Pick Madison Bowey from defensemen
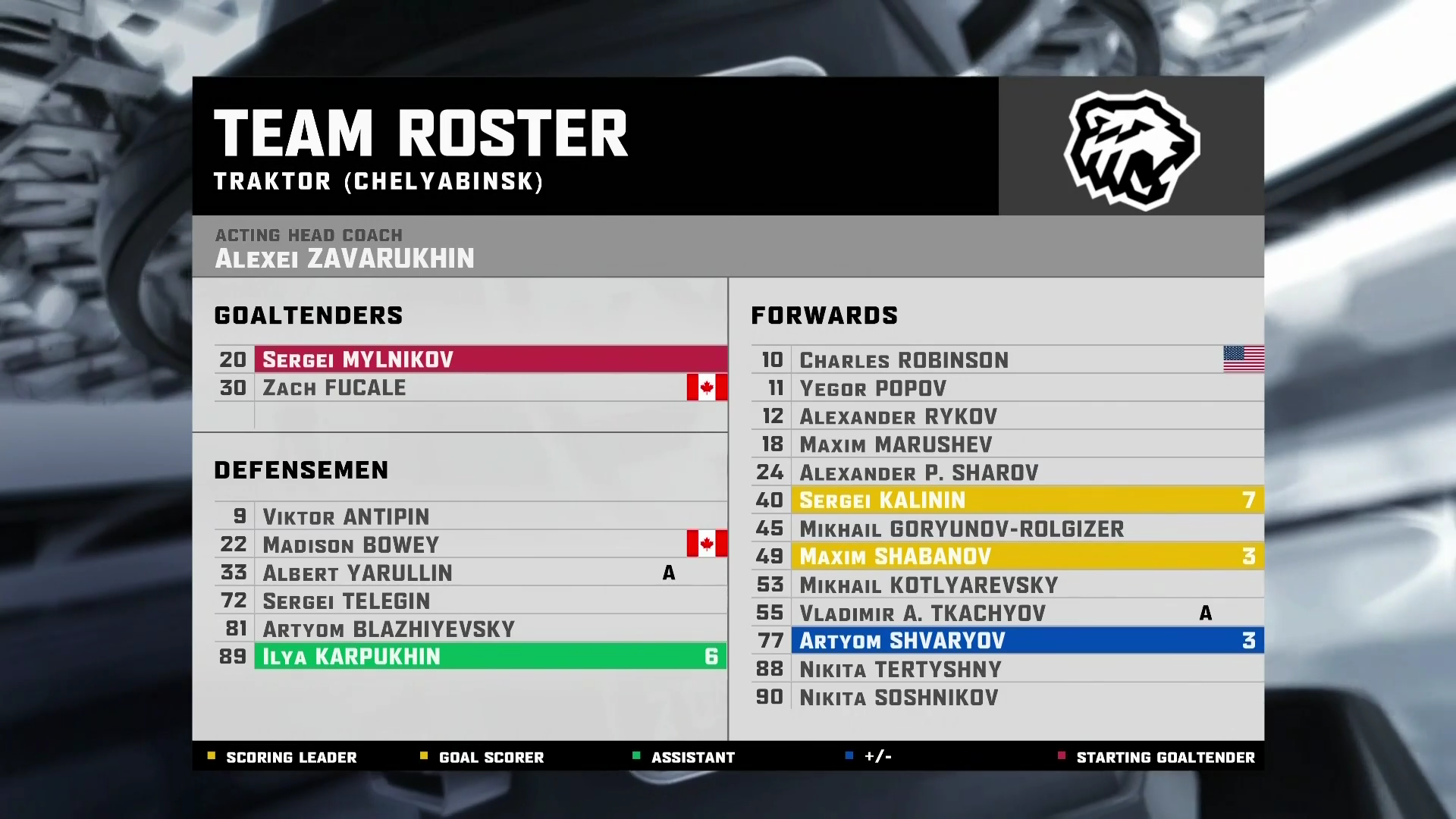This screenshot has height=819, width=1456. point(470,544)
